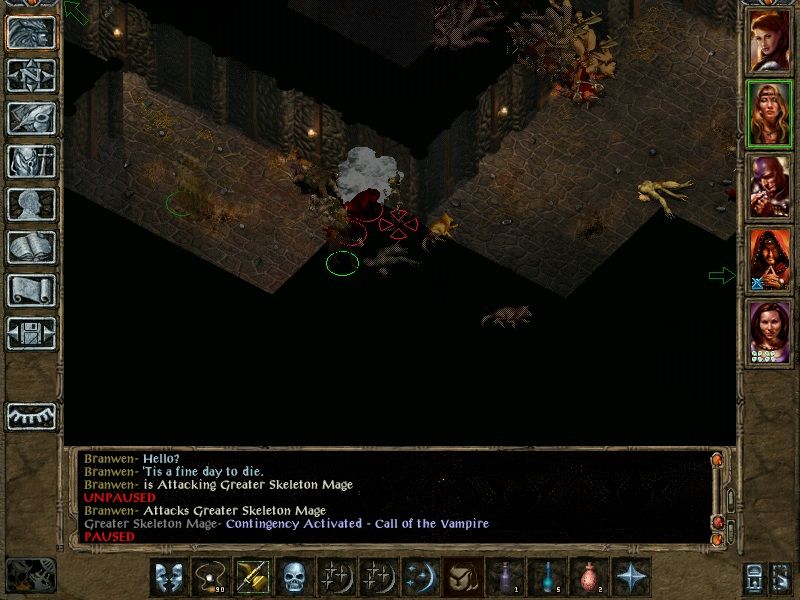800x600 pixels.
Task: Open the four-pointed star special abilities button
Action: pos(630,577)
